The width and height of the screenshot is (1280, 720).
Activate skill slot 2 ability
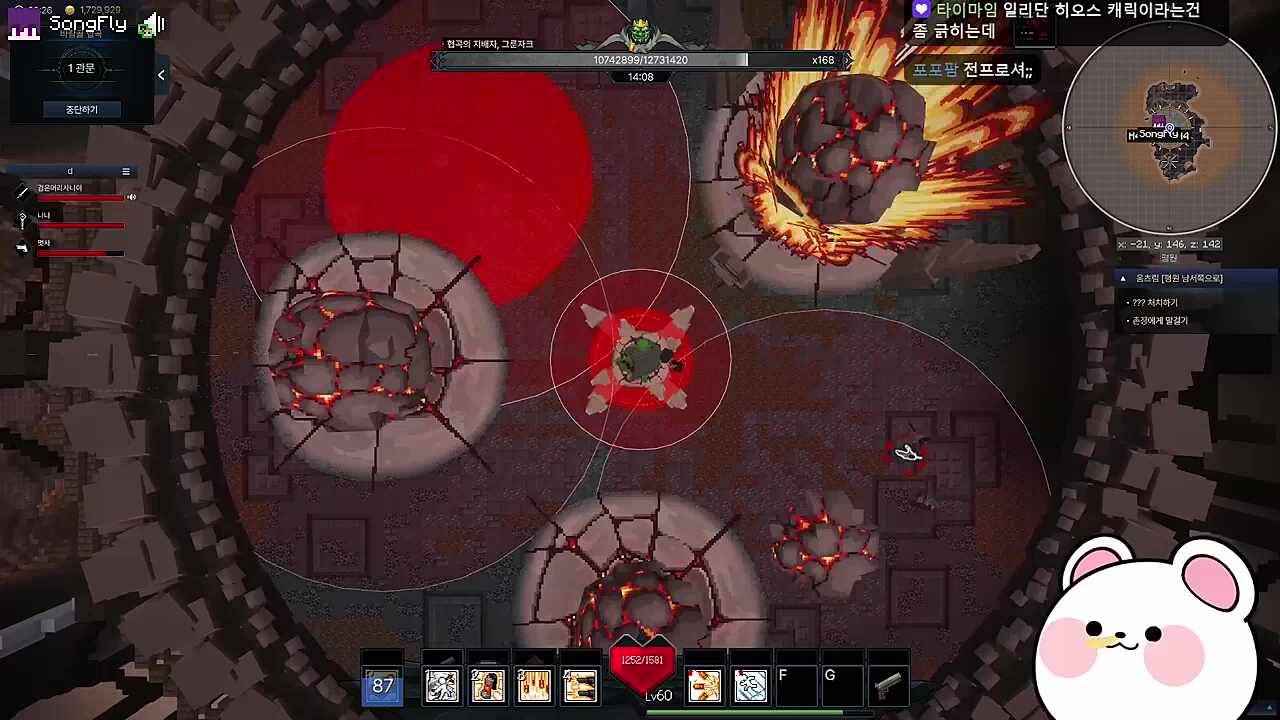tap(488, 686)
